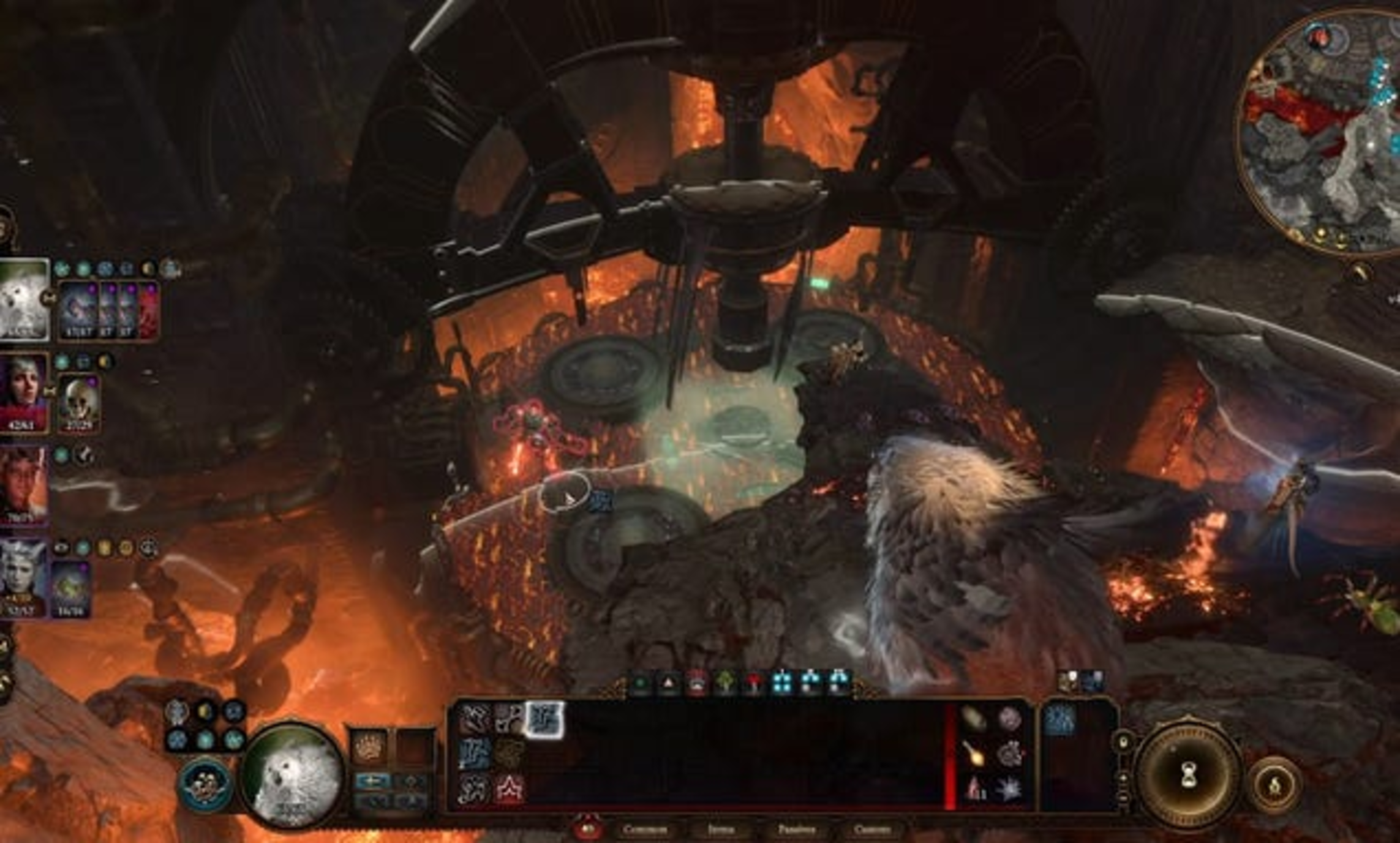Switch to the Common hotbar tab
The width and height of the screenshot is (1400, 843).
tap(644, 830)
